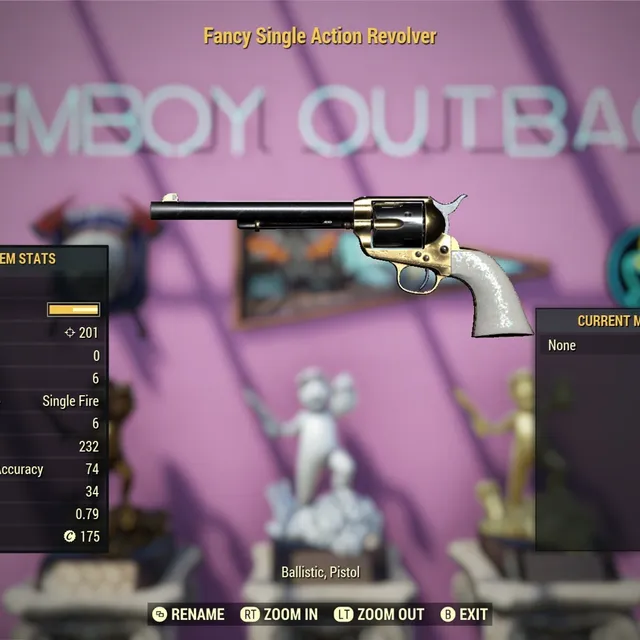Select Zoom In for the weapon preview
The width and height of the screenshot is (640, 640).
(280, 614)
